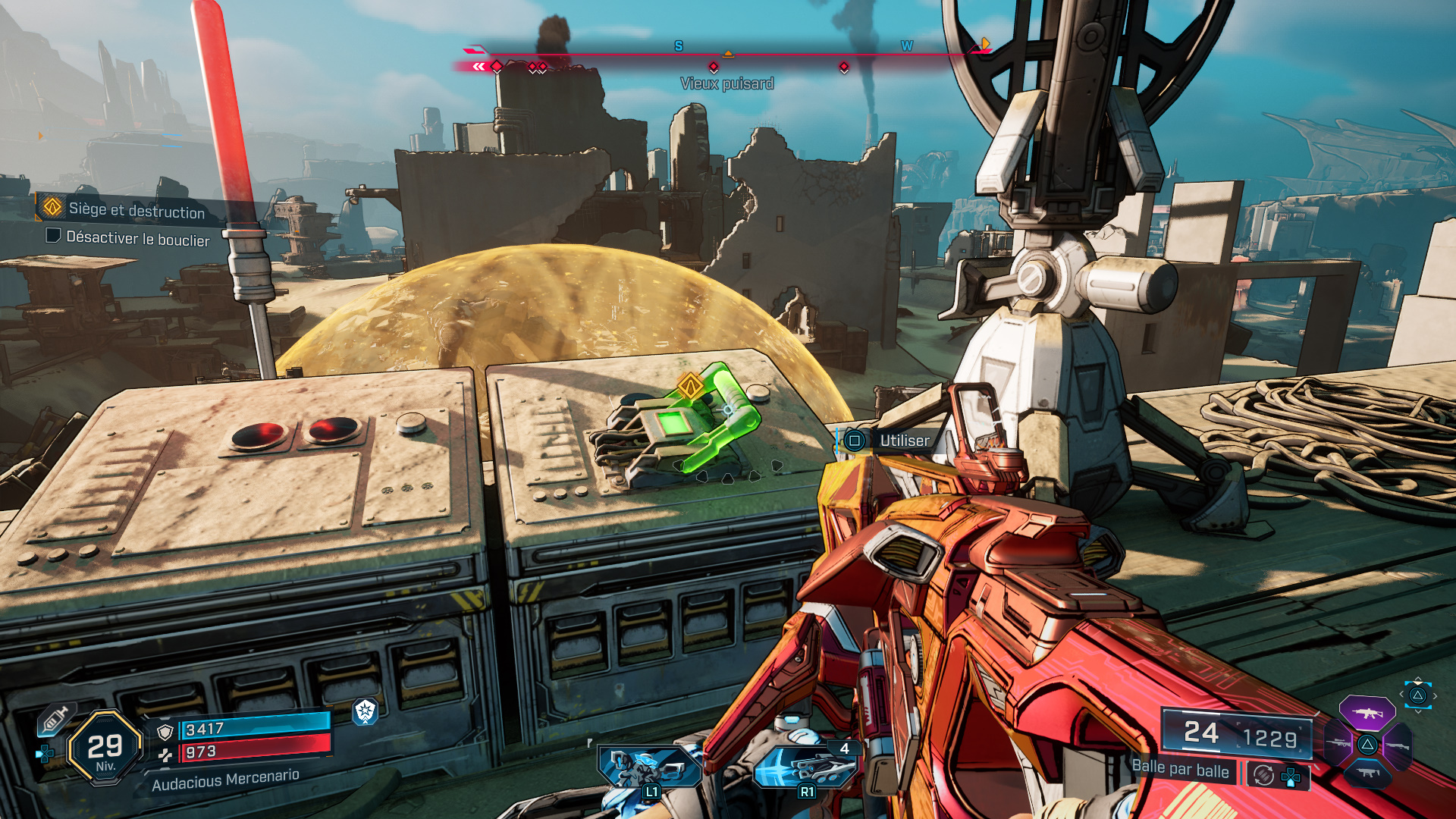Select the sniper rifle slot on the weapon wheel
This screenshot has height=819, width=1456.
click(1337, 742)
